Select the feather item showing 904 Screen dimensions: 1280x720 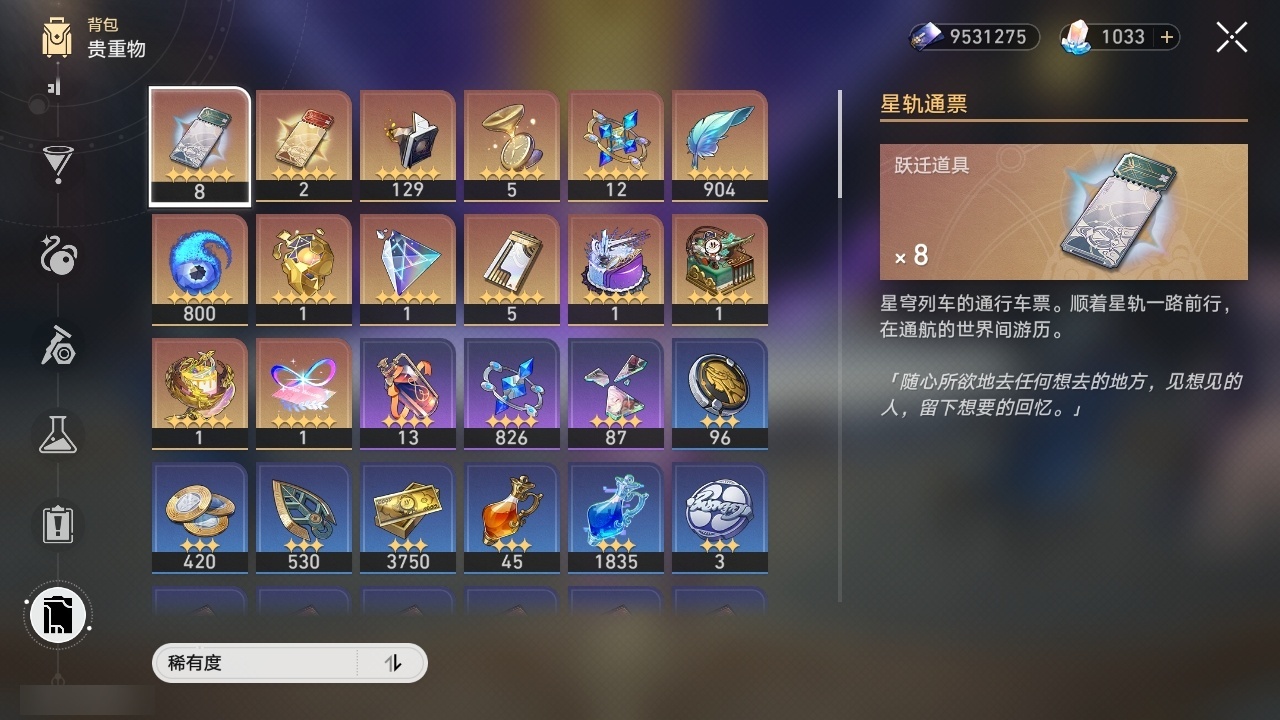pos(719,145)
